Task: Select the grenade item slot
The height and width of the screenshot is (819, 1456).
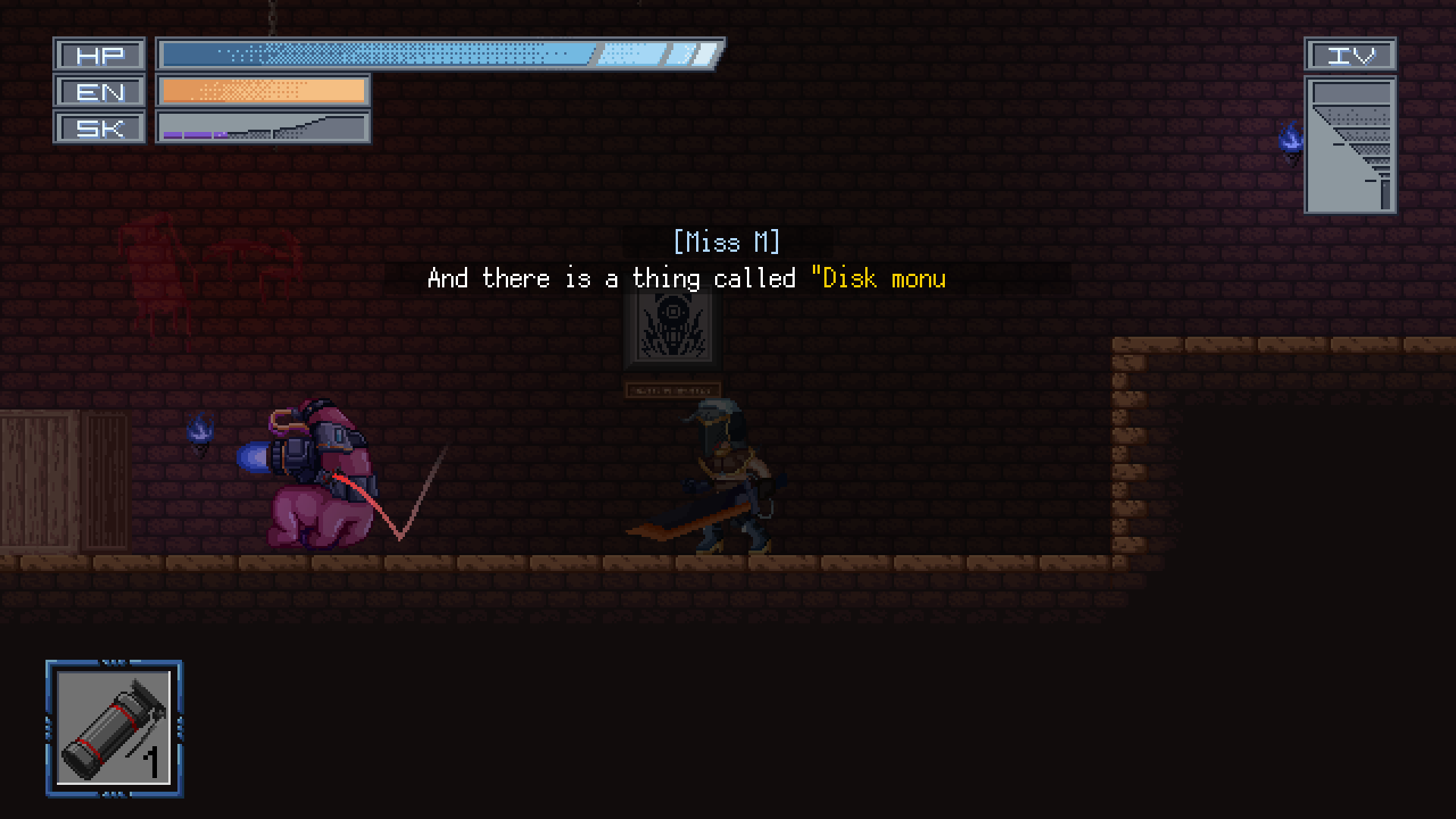Action: (x=115, y=729)
